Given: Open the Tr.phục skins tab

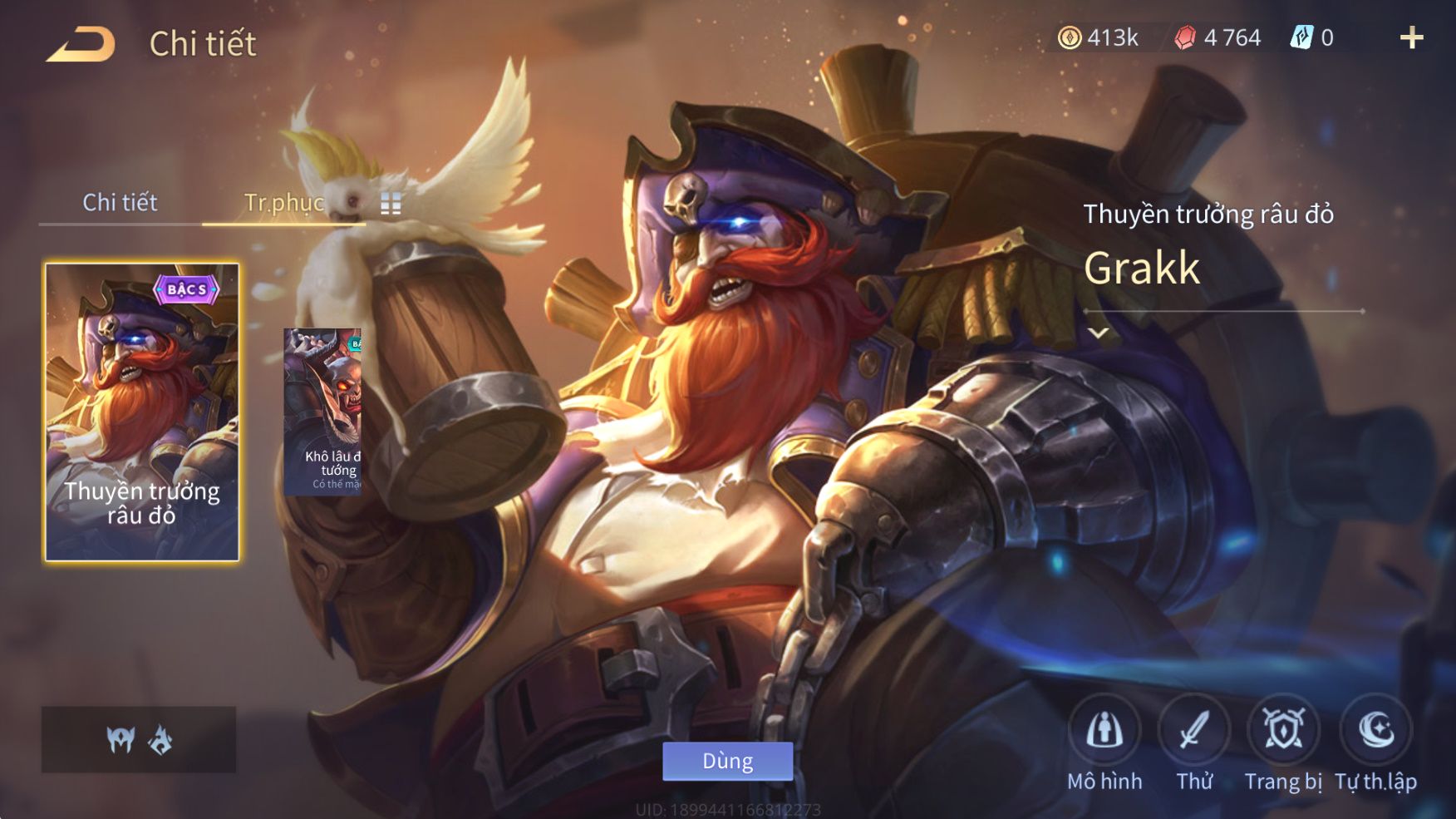Looking at the screenshot, I should 283,202.
